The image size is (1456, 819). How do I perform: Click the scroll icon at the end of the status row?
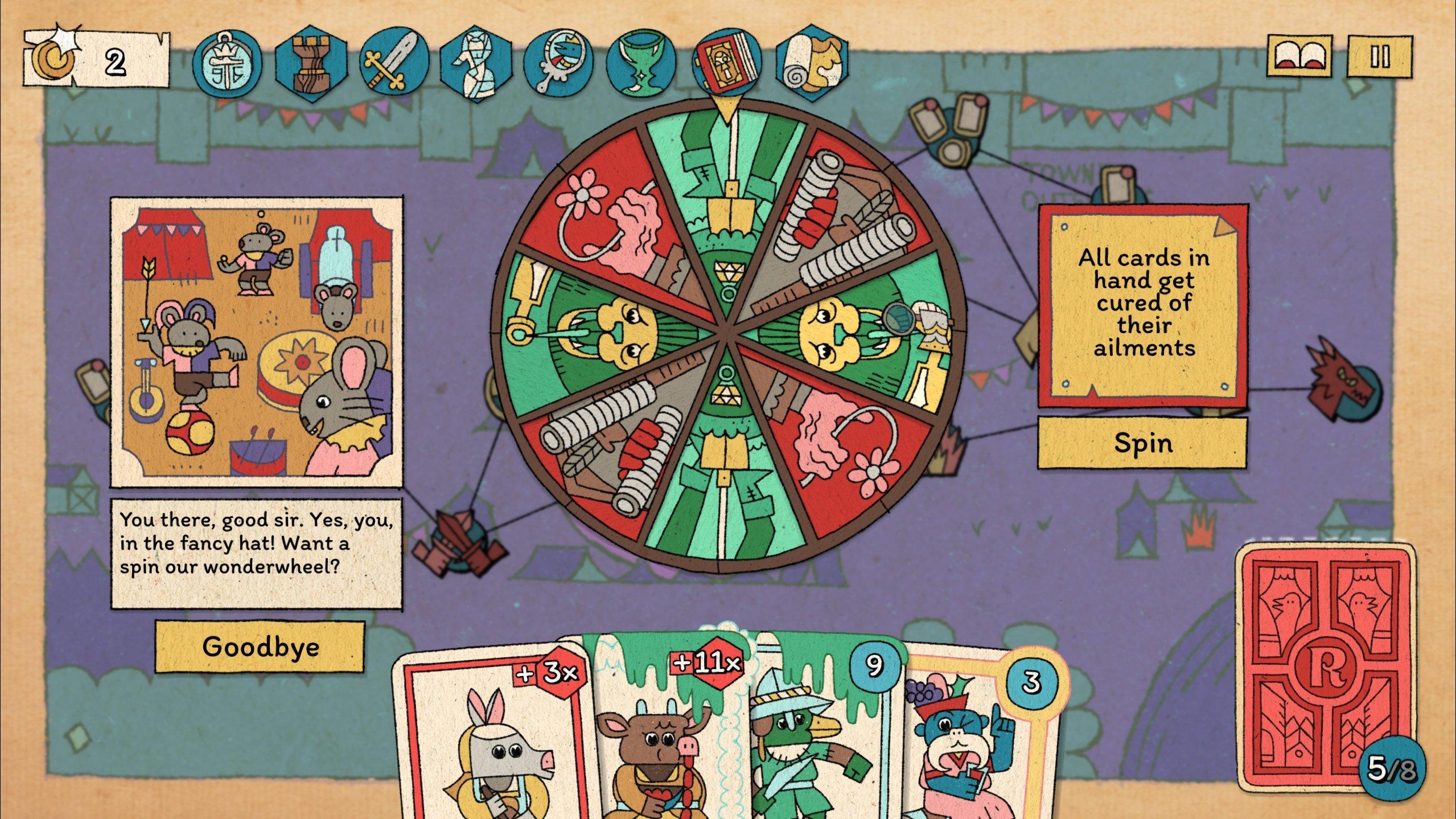click(808, 63)
